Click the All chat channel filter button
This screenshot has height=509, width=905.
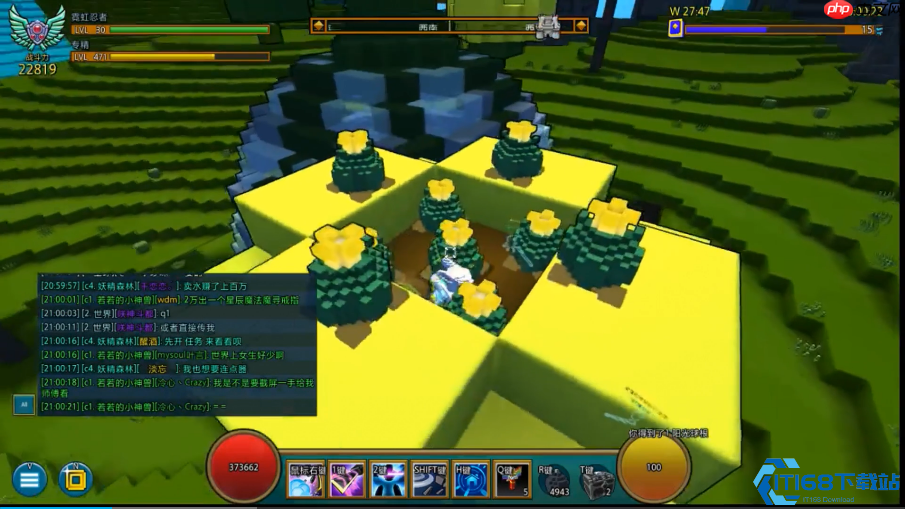pyautogui.click(x=24, y=404)
